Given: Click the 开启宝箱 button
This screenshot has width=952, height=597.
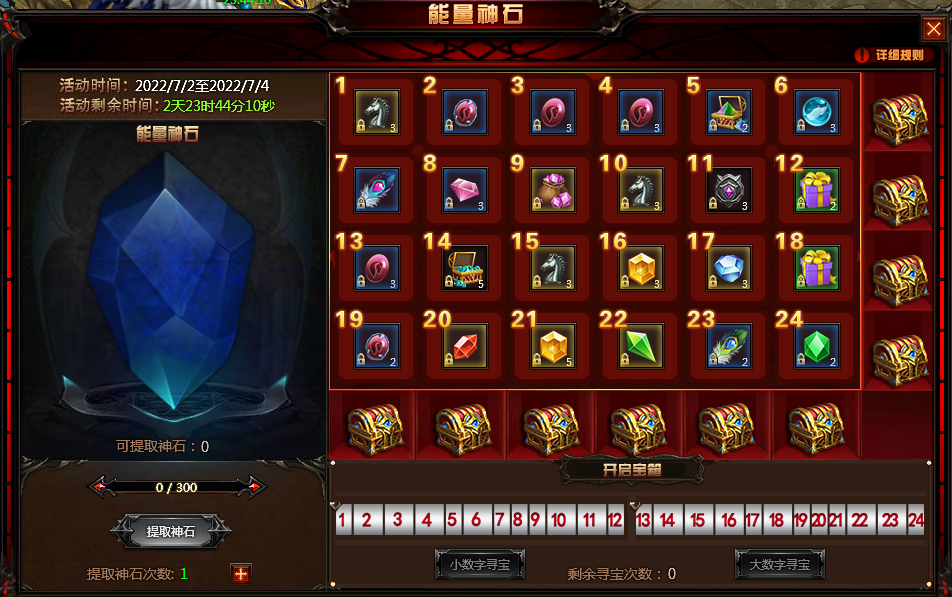Looking at the screenshot, I should pos(631,469).
